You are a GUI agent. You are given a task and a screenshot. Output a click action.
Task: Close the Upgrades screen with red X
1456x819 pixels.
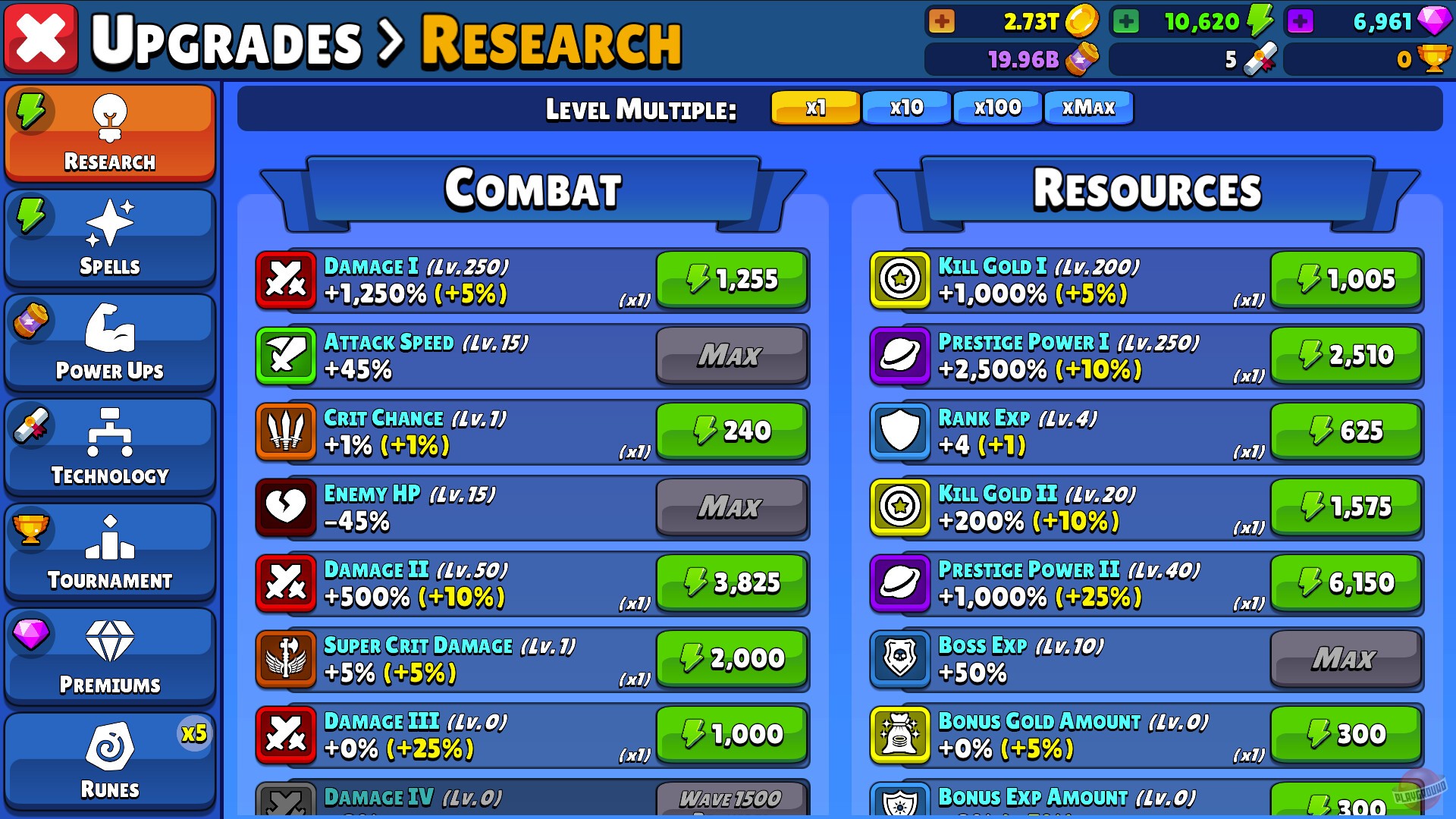[x=40, y=37]
